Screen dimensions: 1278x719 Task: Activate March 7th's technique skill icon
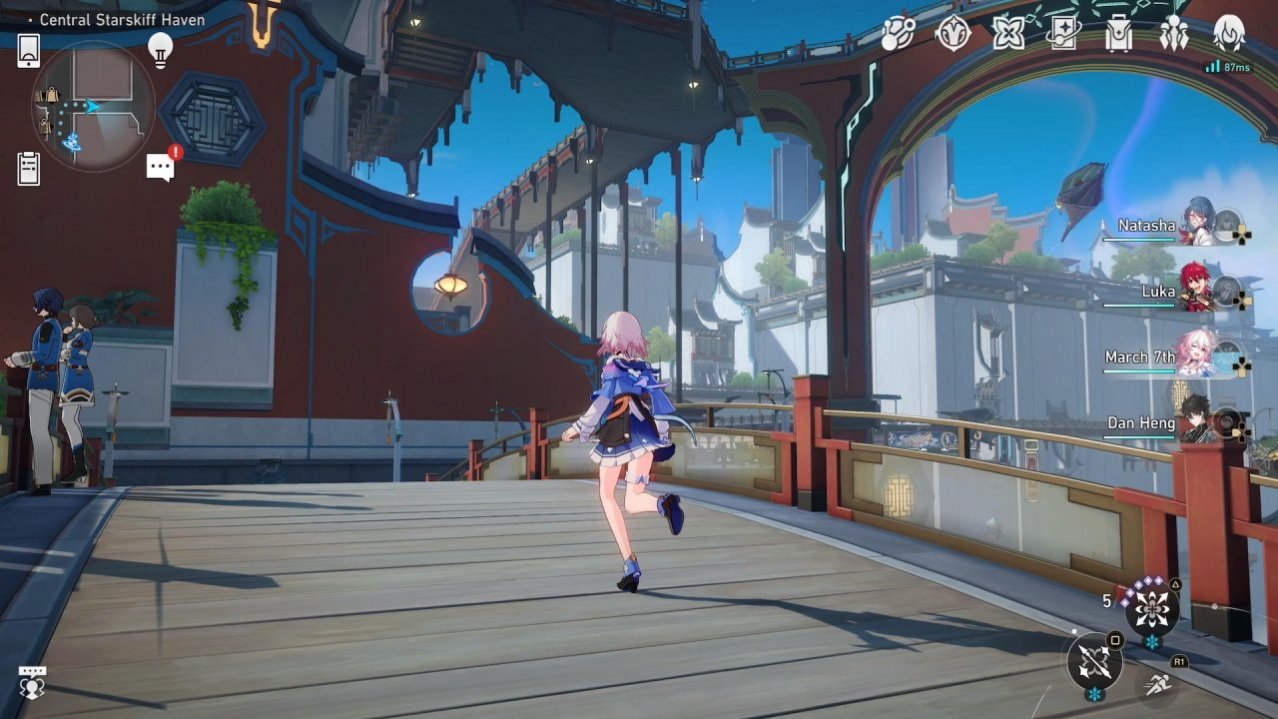tap(1151, 607)
